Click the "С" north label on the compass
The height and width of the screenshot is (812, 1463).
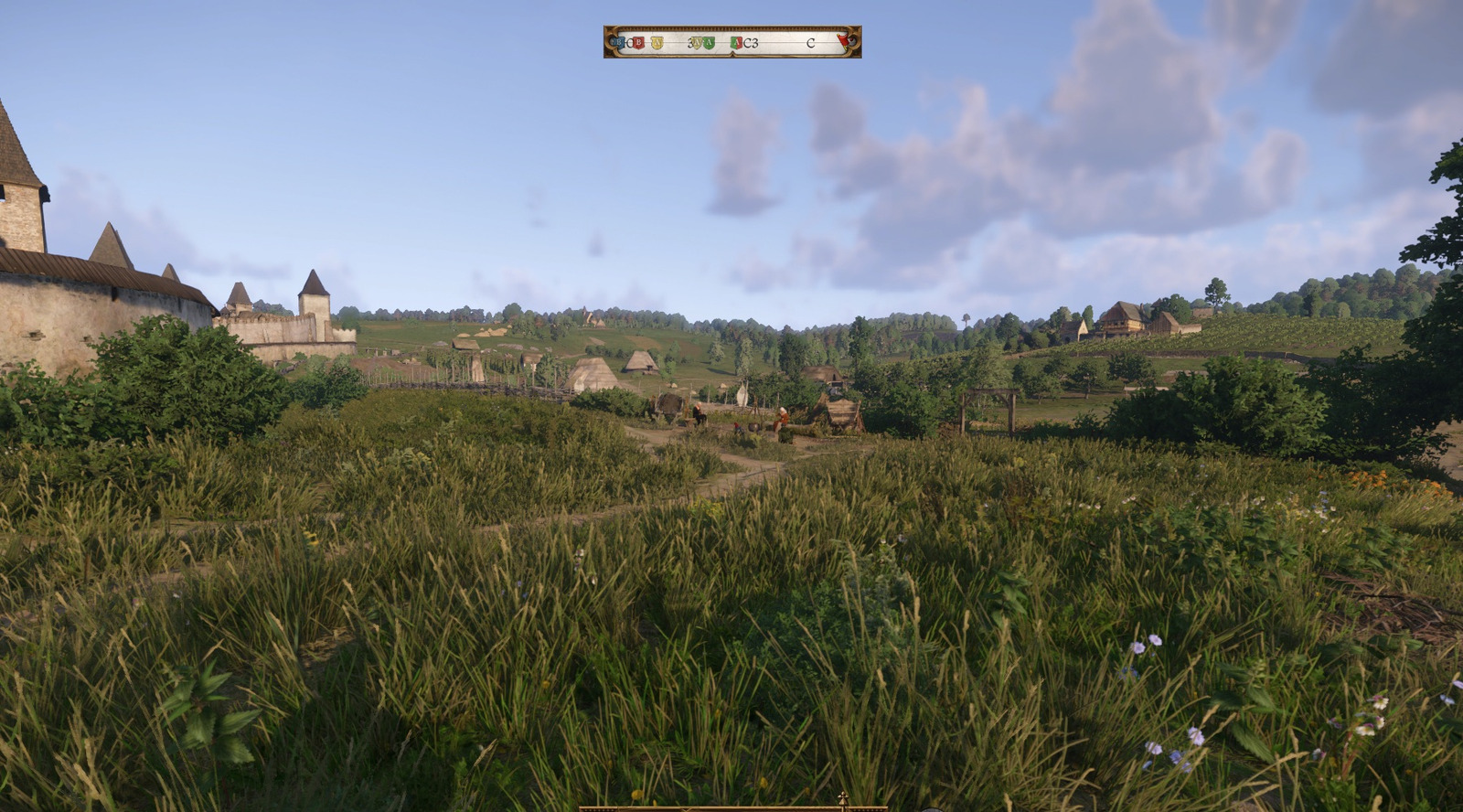[810, 43]
